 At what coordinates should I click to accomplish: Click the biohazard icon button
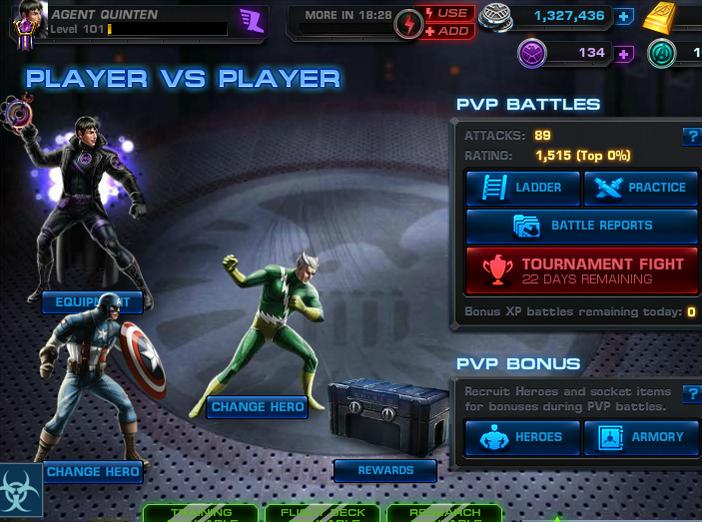pos(21,489)
